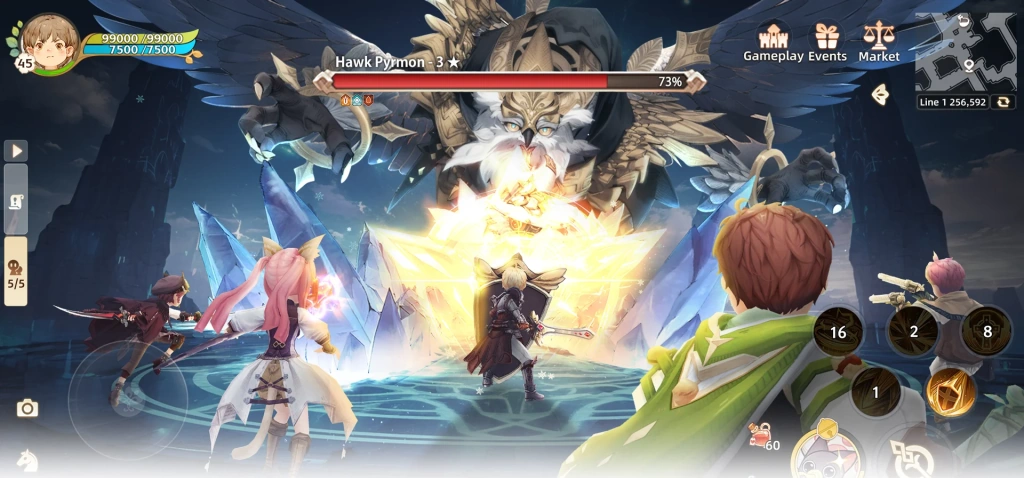
Task: Activate the glowing golden shield skill
Action: [950, 391]
